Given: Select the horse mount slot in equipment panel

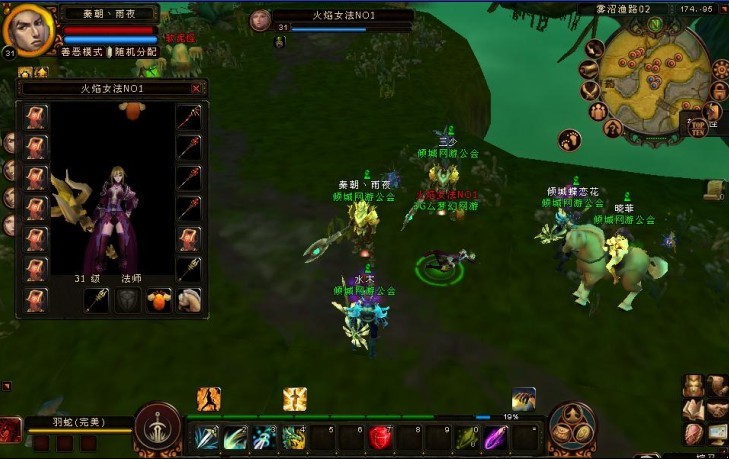Looking at the screenshot, I should [189, 299].
